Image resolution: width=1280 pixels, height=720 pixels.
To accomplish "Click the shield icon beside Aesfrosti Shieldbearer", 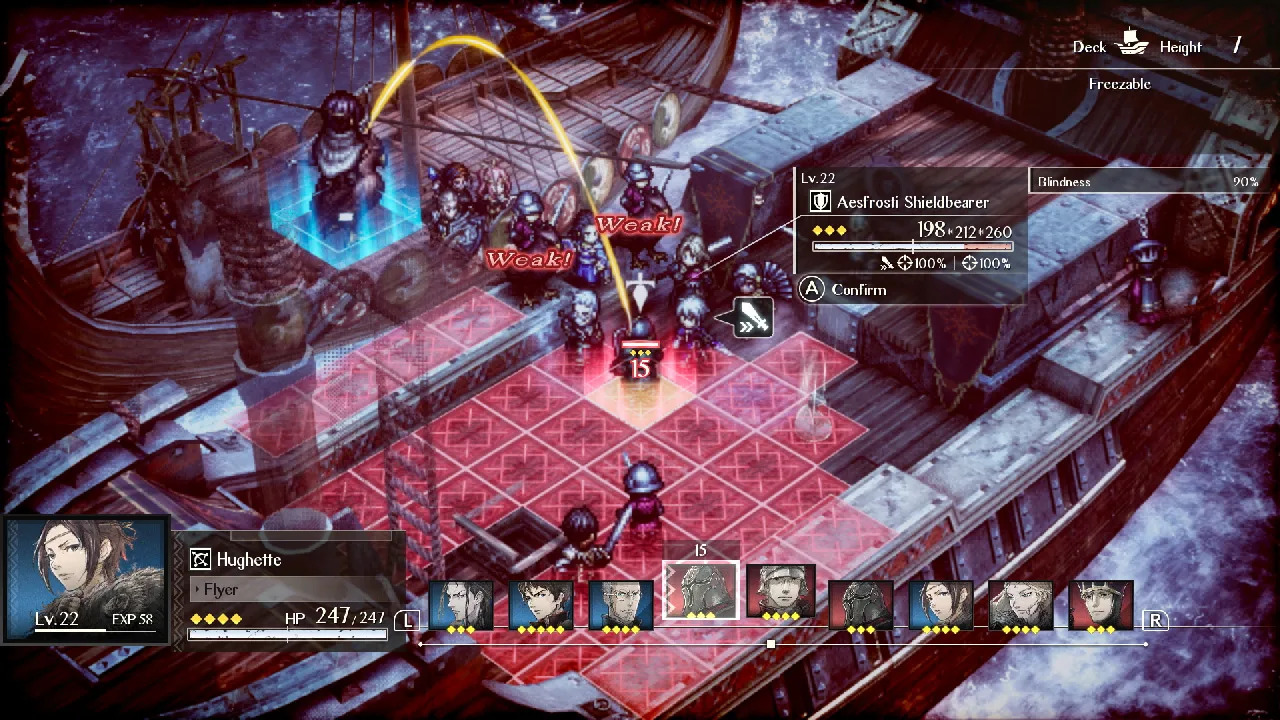I will tap(821, 201).
